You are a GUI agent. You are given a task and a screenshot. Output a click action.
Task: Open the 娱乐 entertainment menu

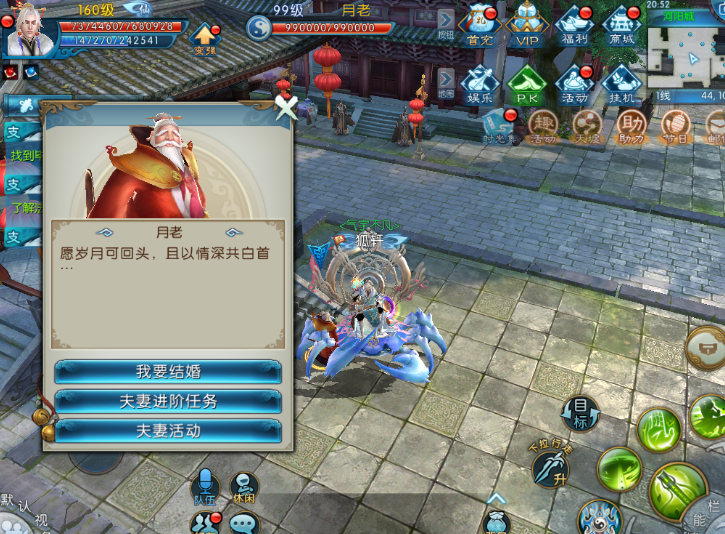coord(480,84)
